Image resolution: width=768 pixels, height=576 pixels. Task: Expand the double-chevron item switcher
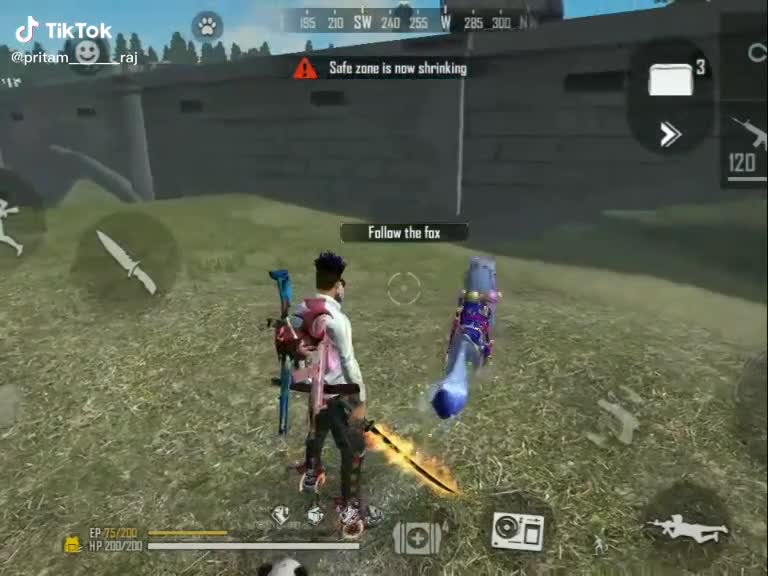click(x=670, y=135)
